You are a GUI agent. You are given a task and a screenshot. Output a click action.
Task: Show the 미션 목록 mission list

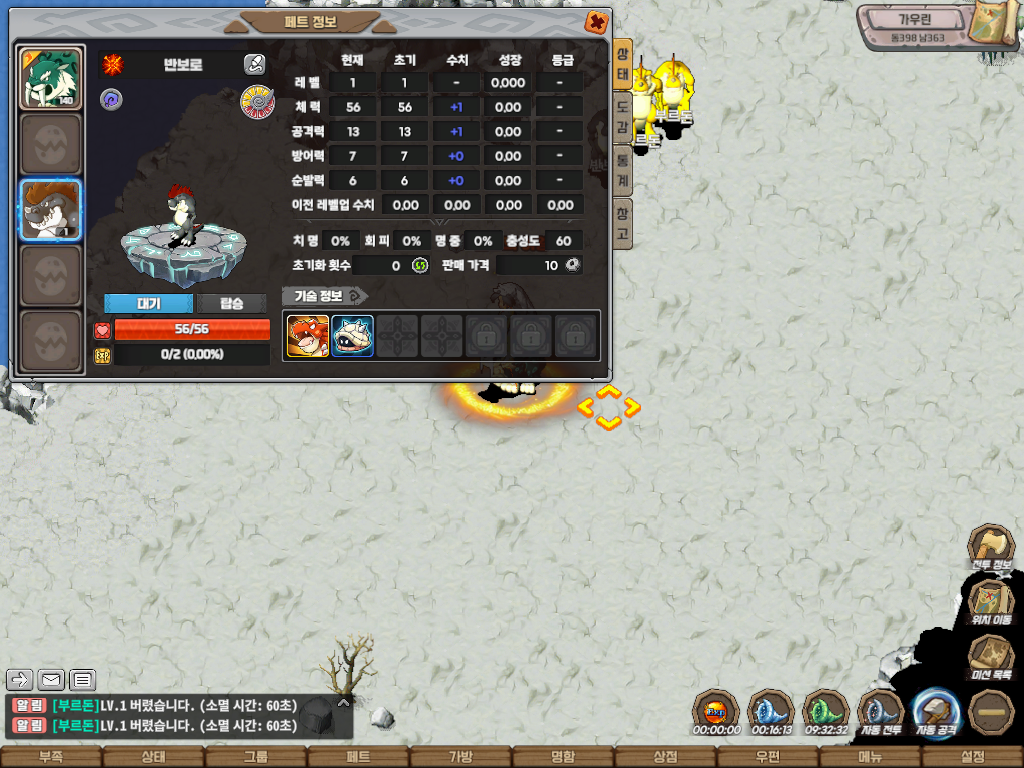click(x=990, y=658)
